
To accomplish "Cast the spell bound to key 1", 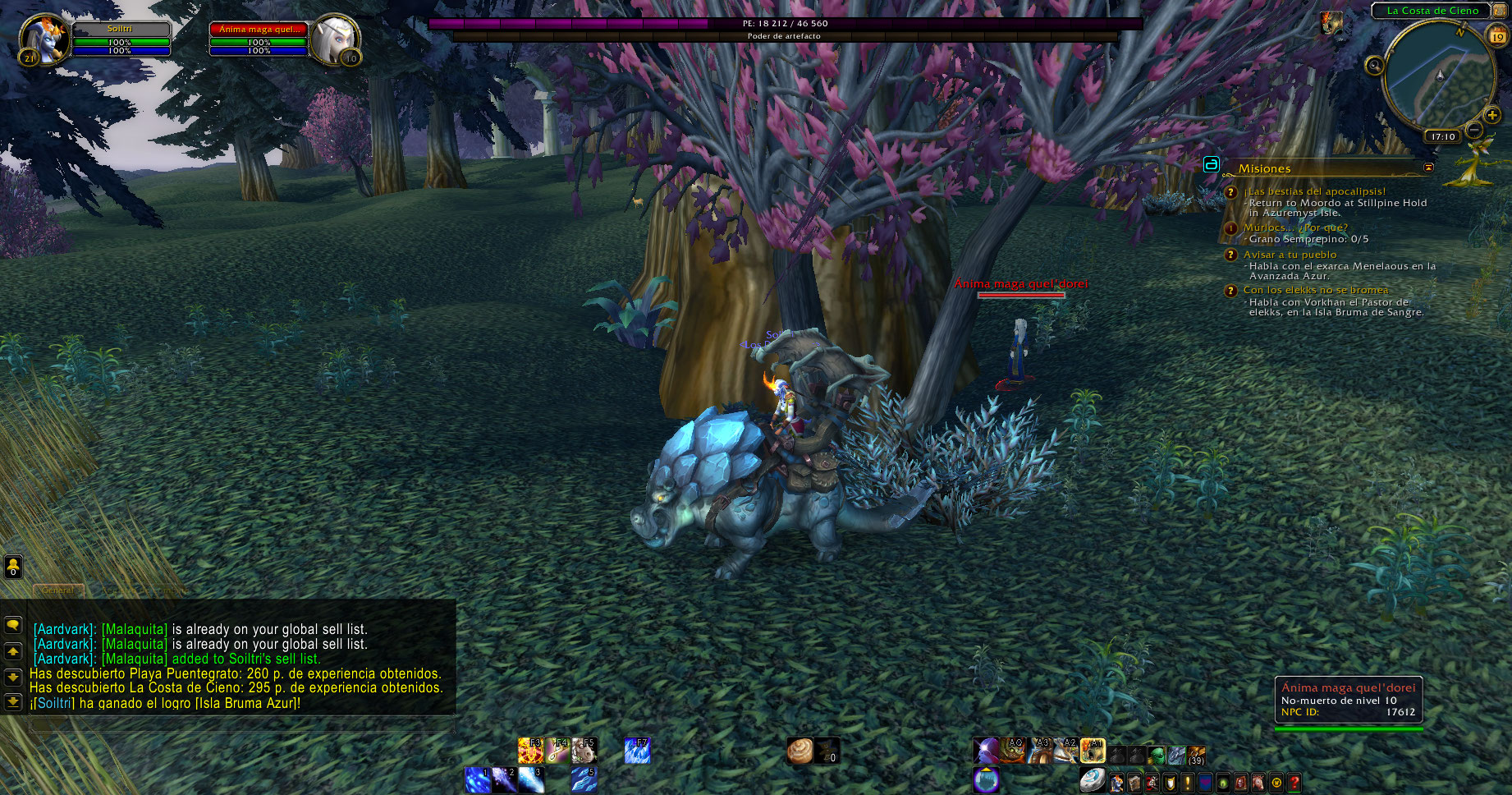I will (x=477, y=779).
